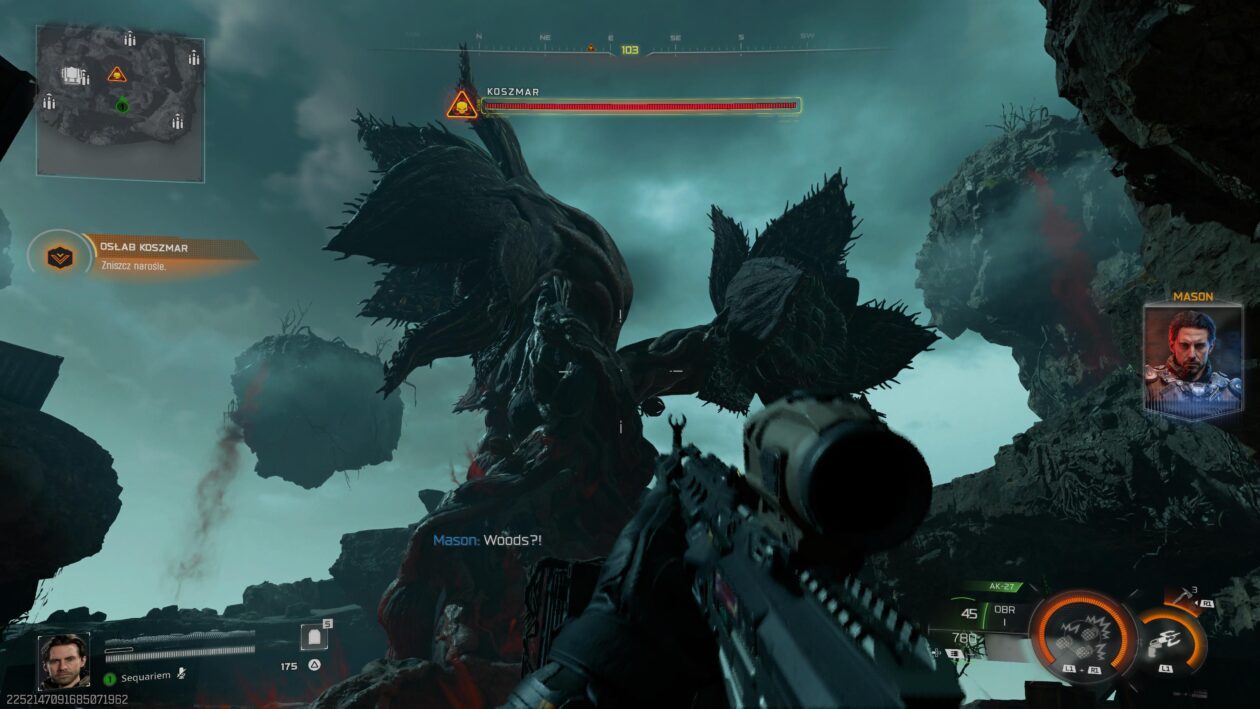Viewport: 1260px width, 709px height.
Task: Select the player portrait beside Sequariem
Action: coord(63,661)
